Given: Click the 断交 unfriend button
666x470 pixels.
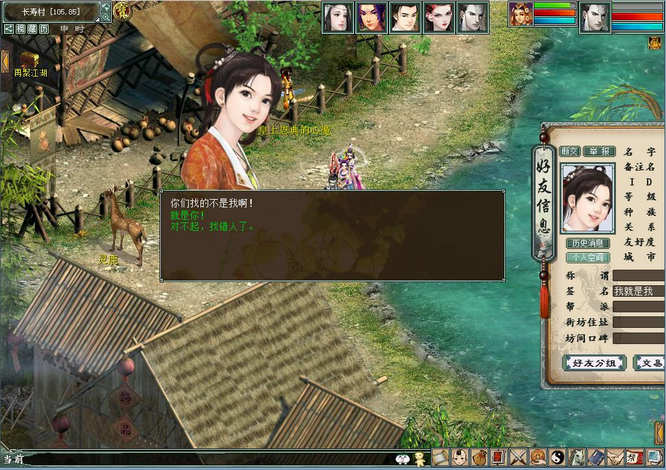Looking at the screenshot, I should coord(570,151).
